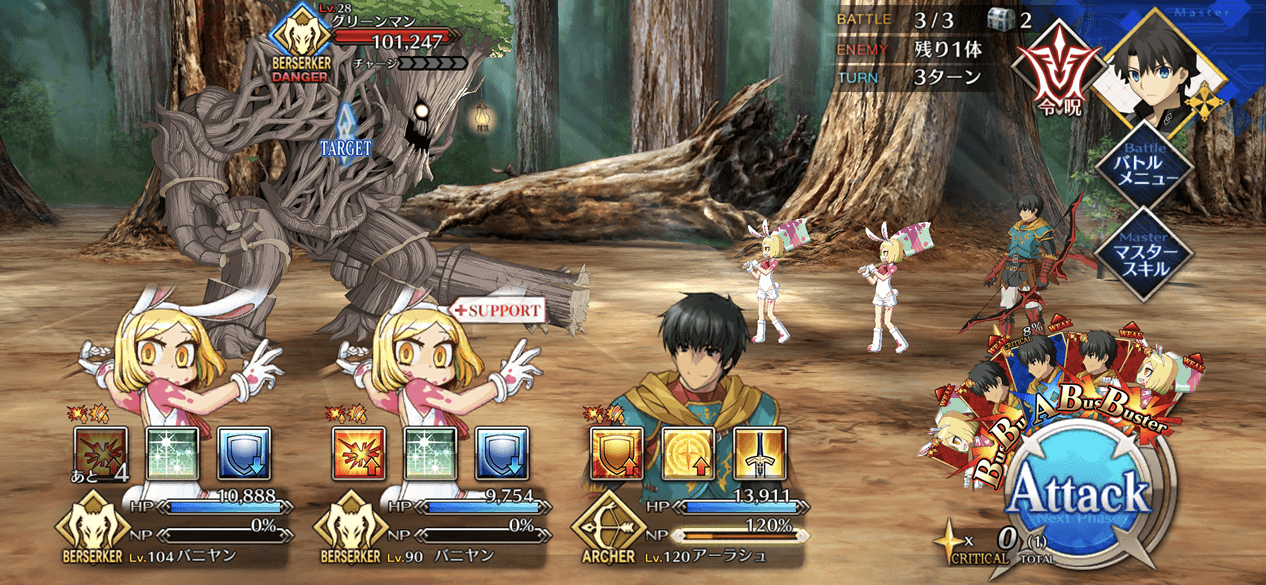Activate Arash's red shield skill

click(616, 452)
